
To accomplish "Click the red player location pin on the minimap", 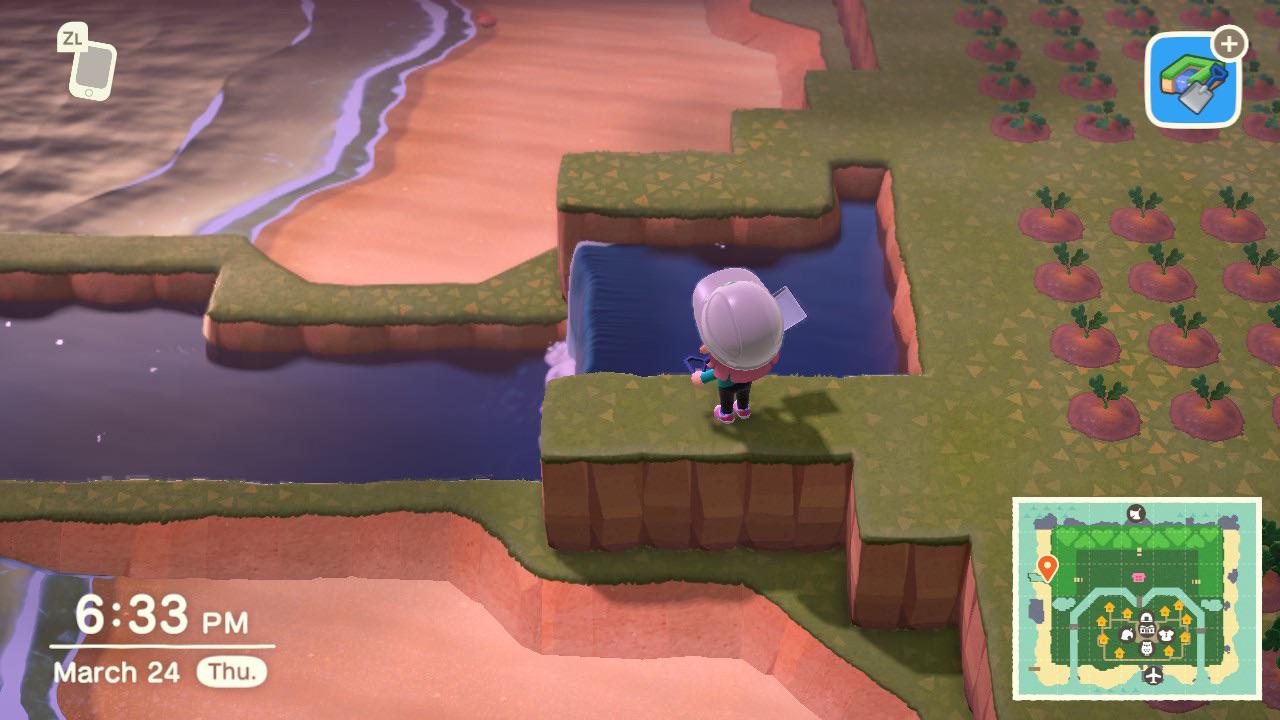I will pos(1047,566).
